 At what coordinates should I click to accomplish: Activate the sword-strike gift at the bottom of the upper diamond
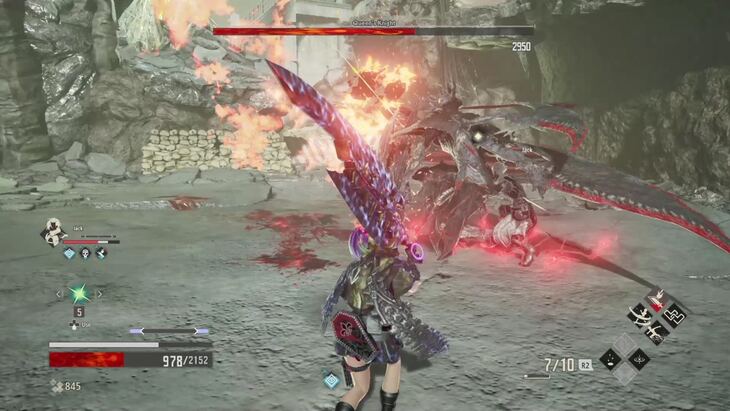click(657, 331)
